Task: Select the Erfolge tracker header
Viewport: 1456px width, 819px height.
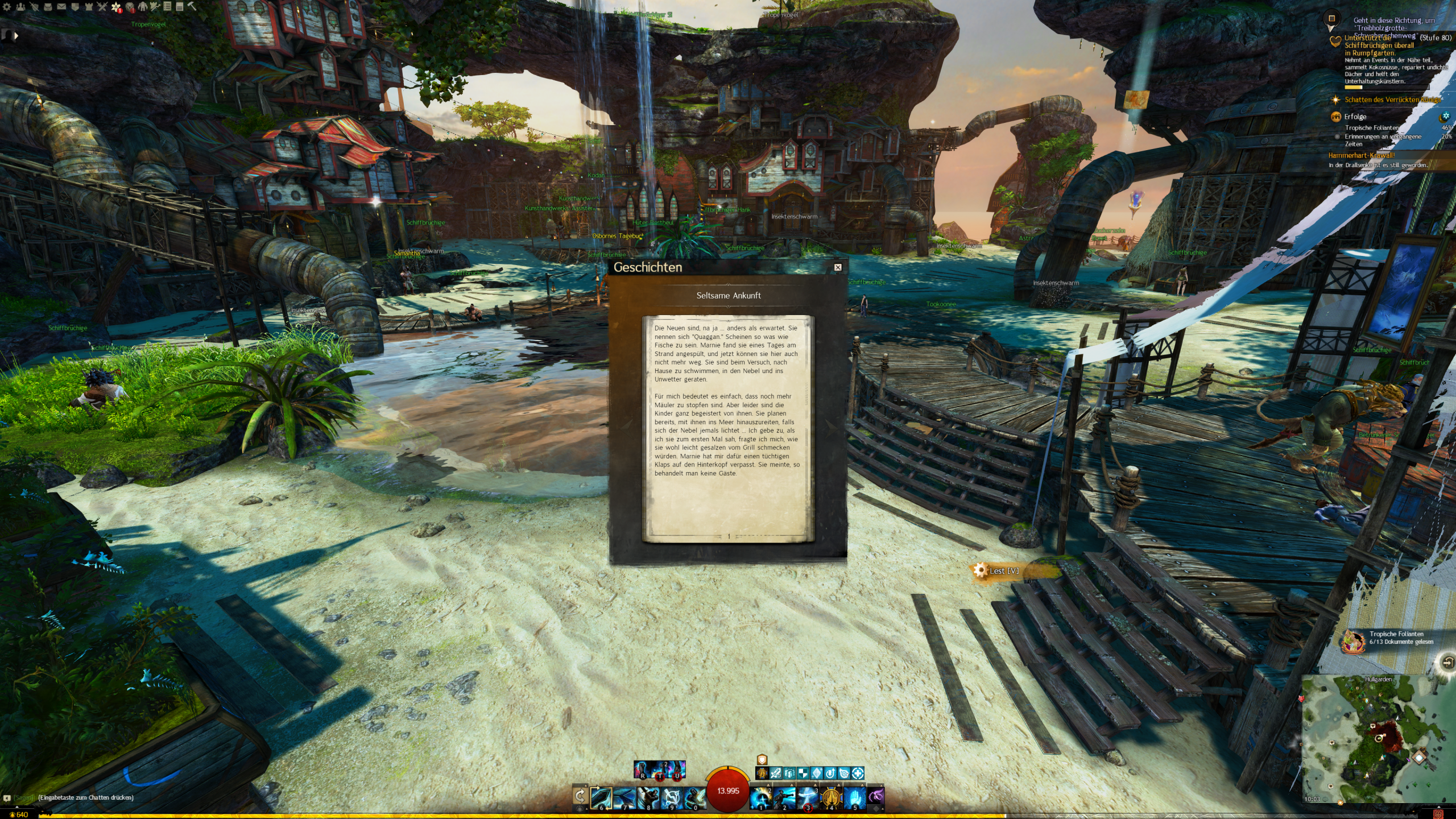Action: click(1355, 117)
